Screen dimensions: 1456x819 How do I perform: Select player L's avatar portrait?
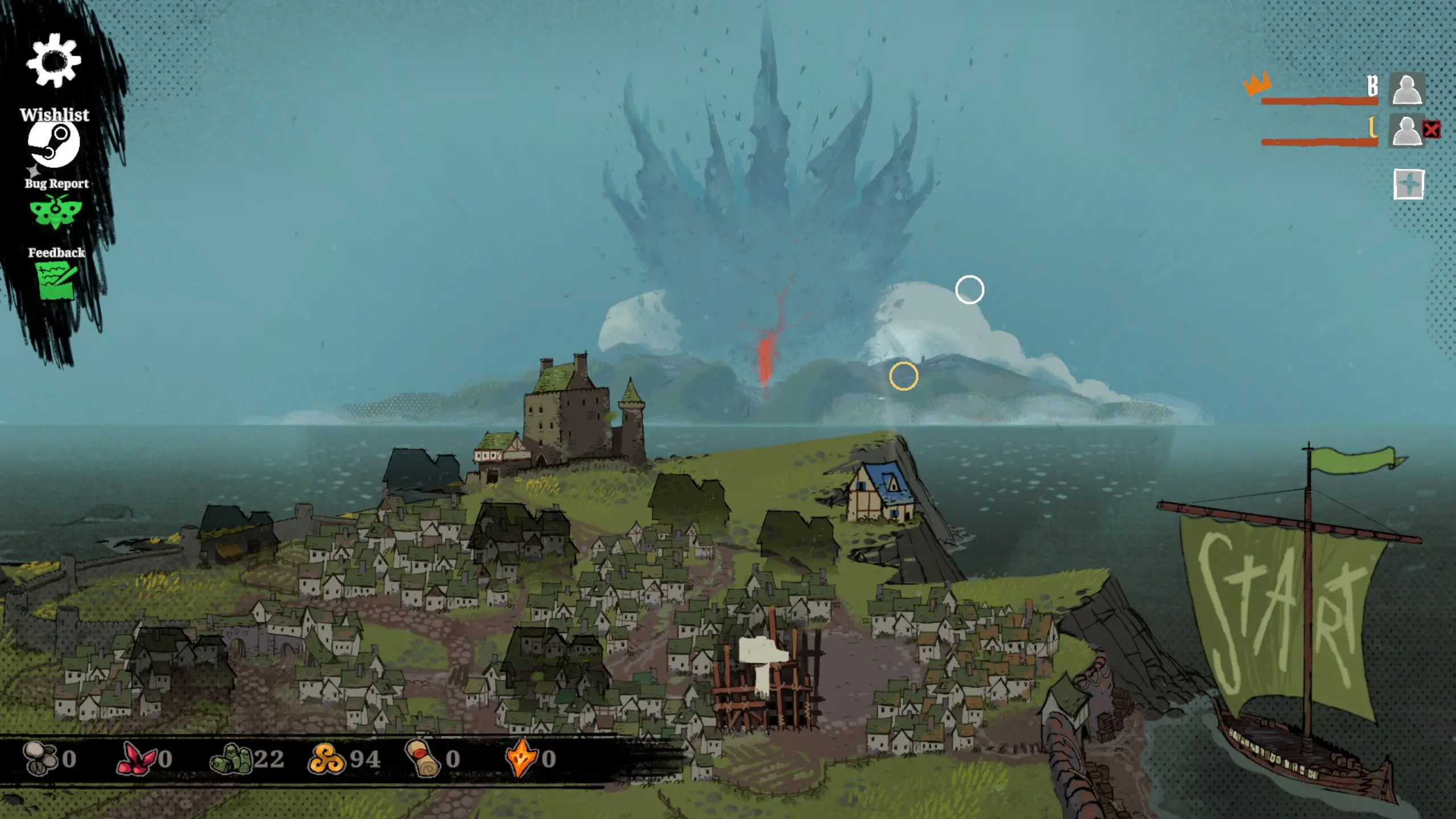[1406, 131]
